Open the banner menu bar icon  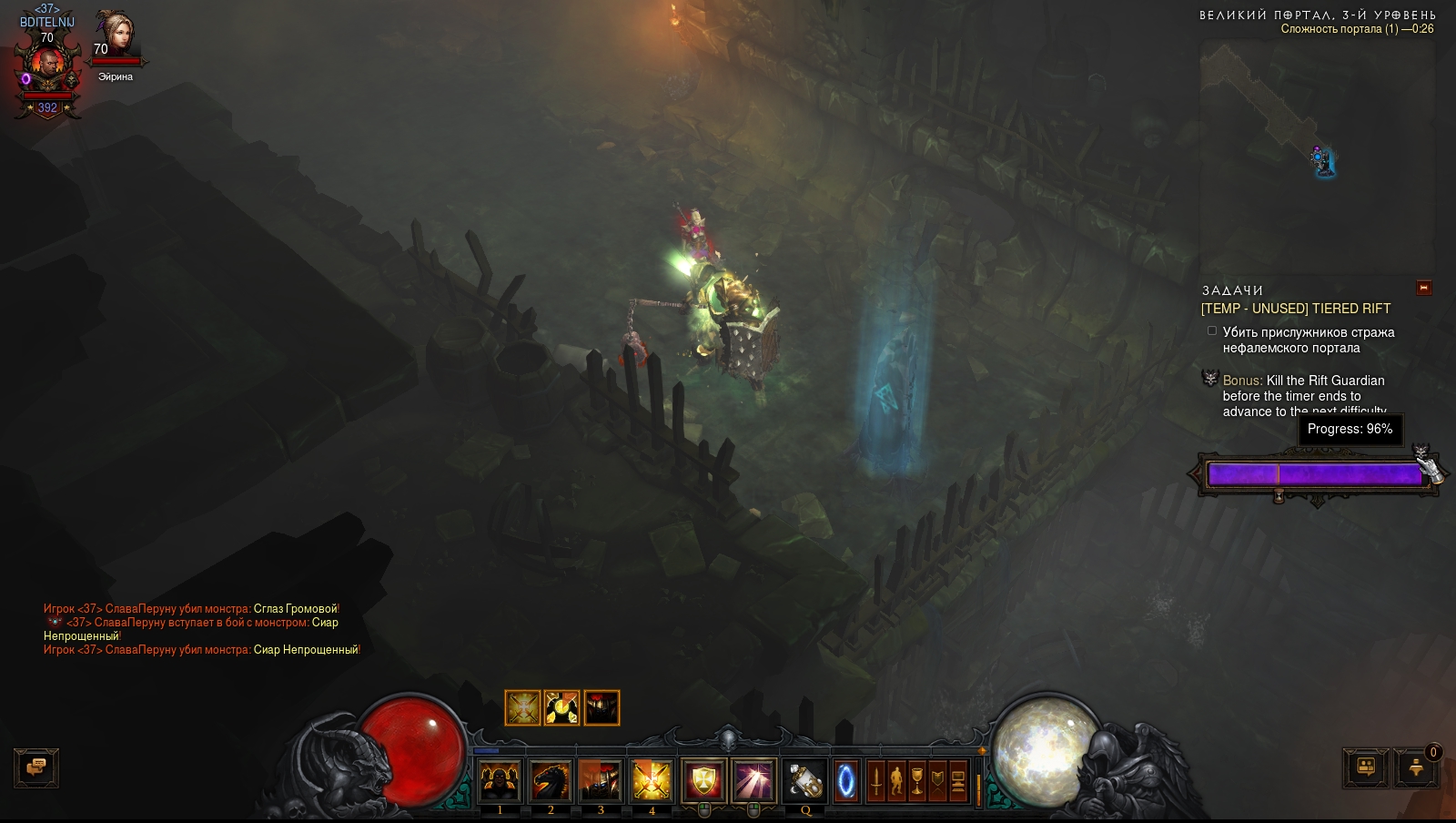pyautogui.click(x=937, y=781)
